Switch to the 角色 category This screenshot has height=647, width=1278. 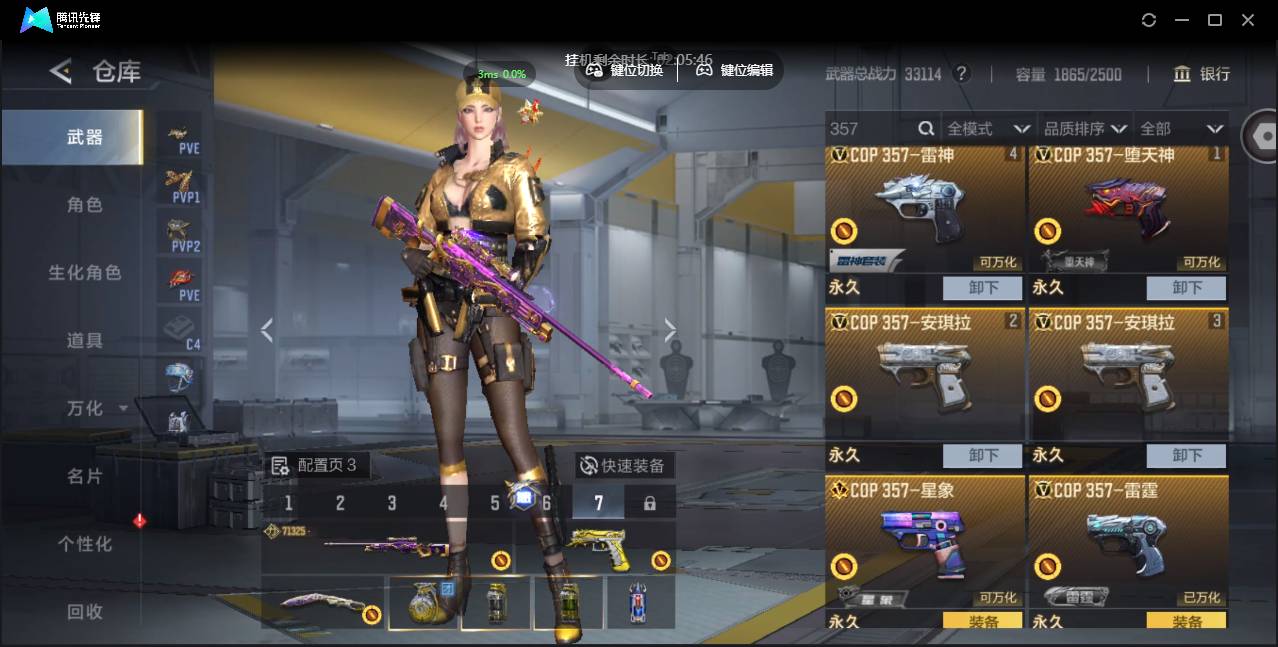[85, 205]
